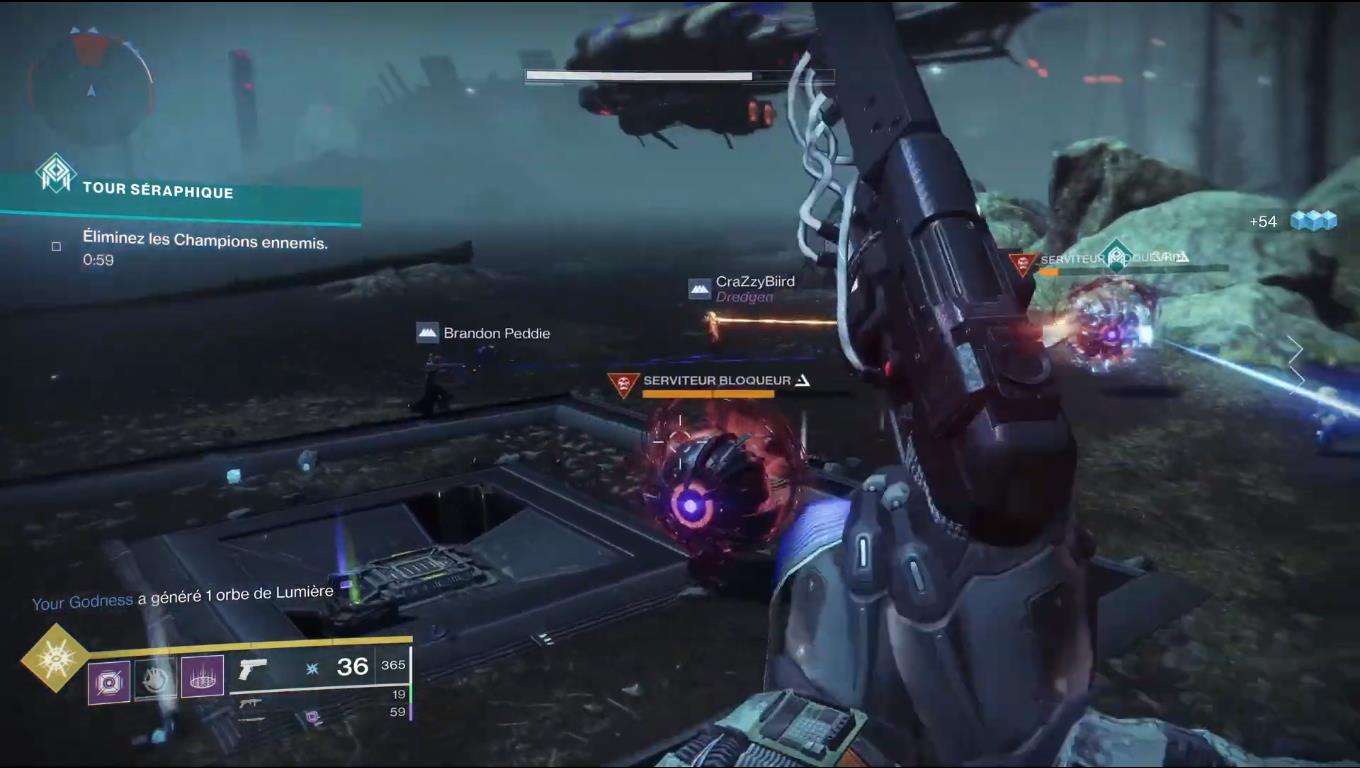Select the equipped sidearm weapon icon

tap(252, 668)
